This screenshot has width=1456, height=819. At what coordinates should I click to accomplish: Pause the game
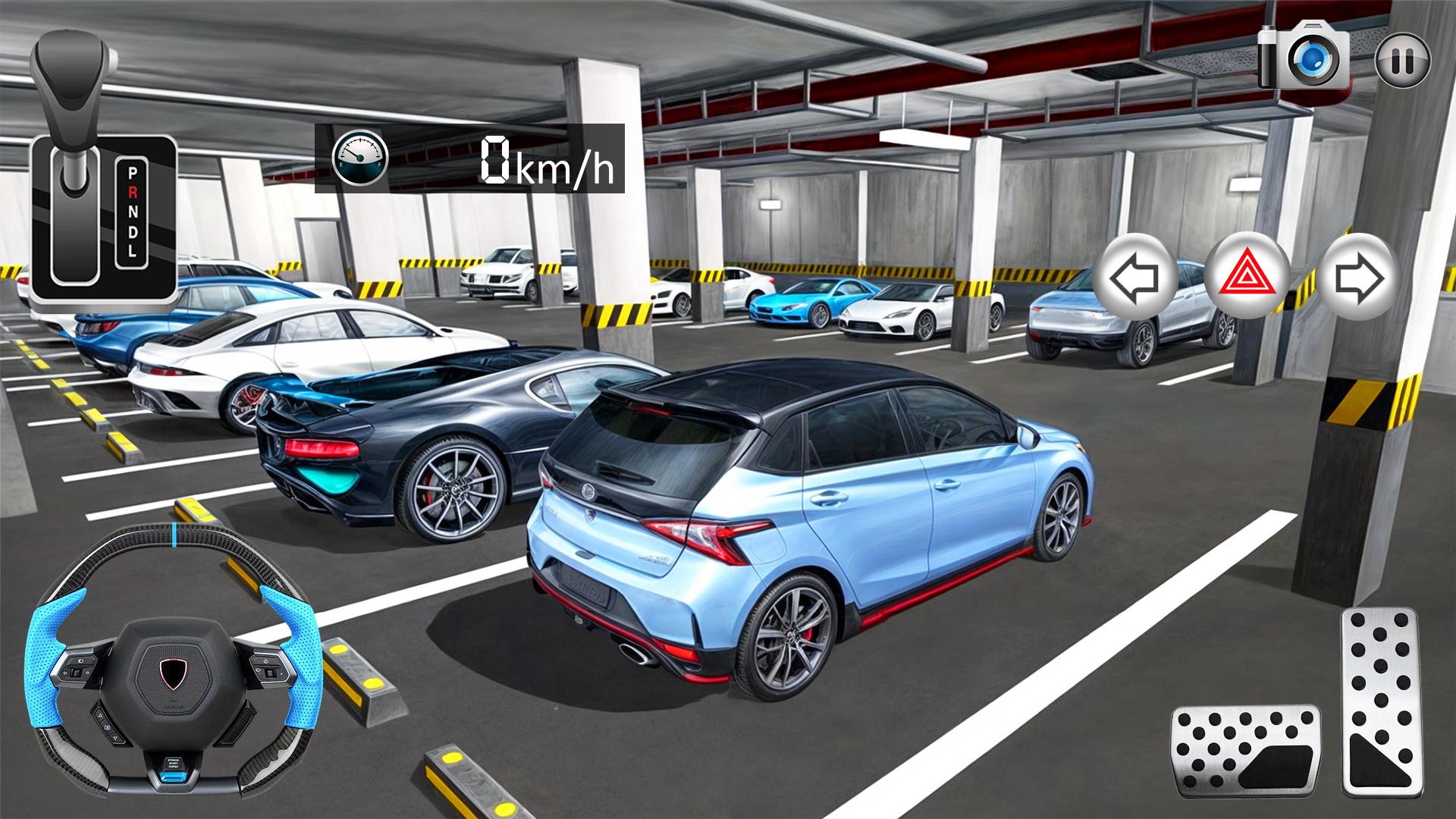tap(1402, 60)
